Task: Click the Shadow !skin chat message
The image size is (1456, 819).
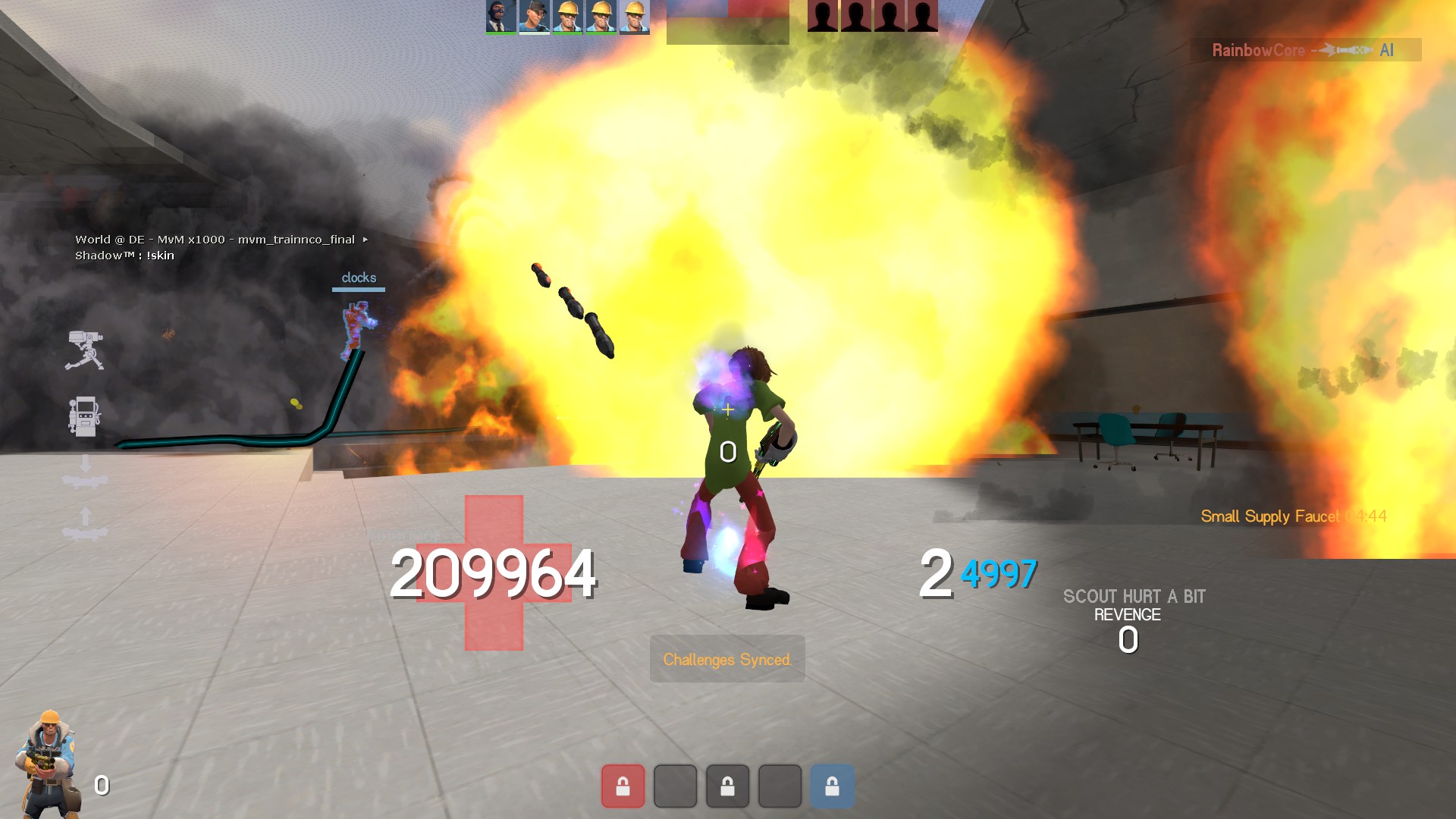Action: coord(125,256)
